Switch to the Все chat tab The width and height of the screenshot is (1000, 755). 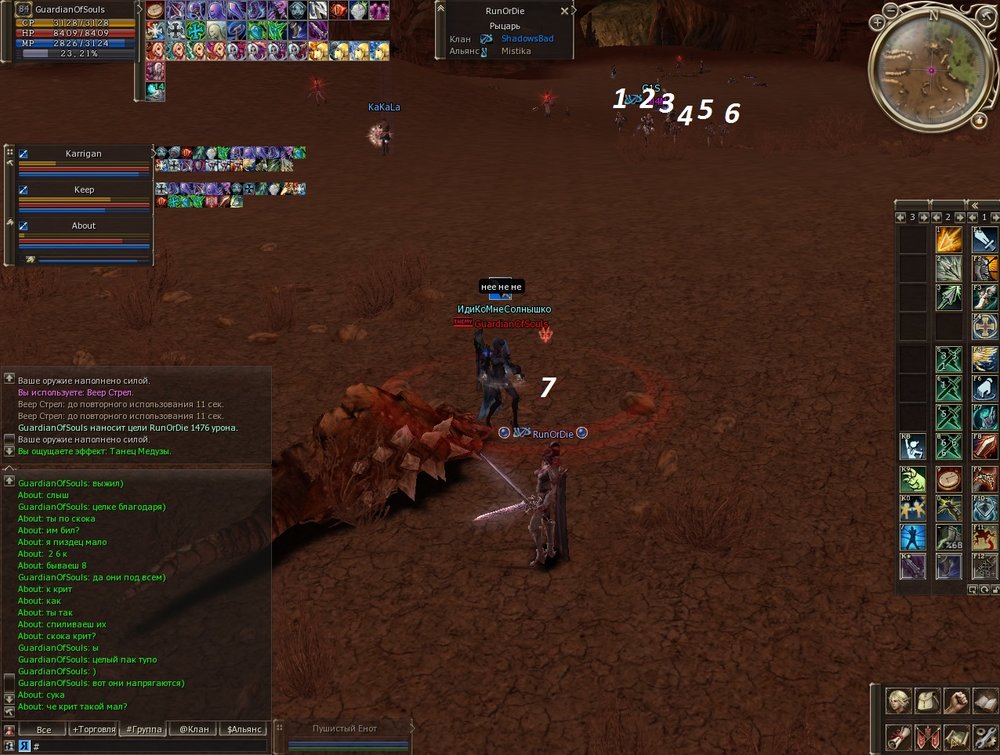(x=43, y=729)
